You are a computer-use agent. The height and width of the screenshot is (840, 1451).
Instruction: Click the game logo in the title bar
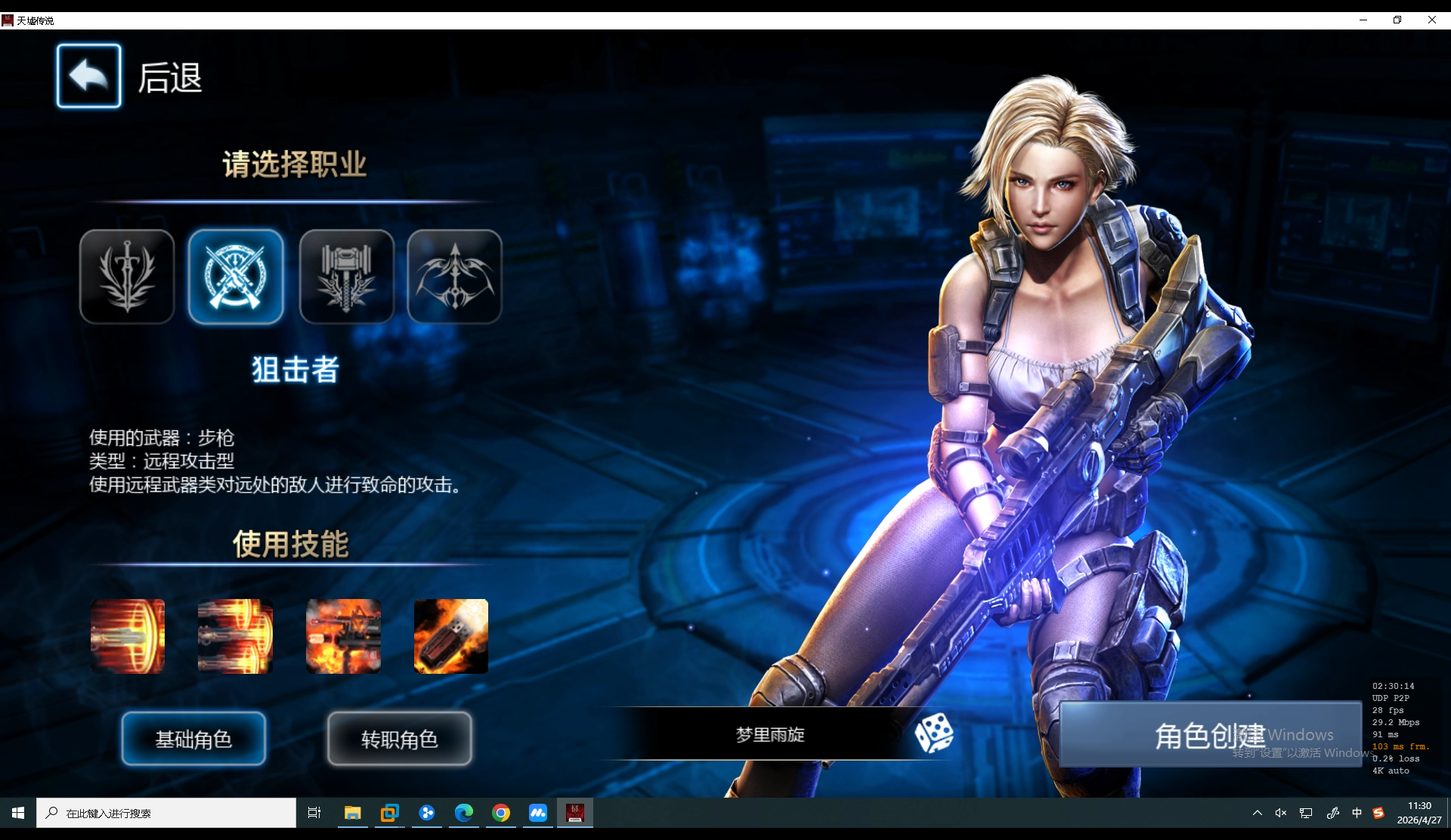coord(8,20)
